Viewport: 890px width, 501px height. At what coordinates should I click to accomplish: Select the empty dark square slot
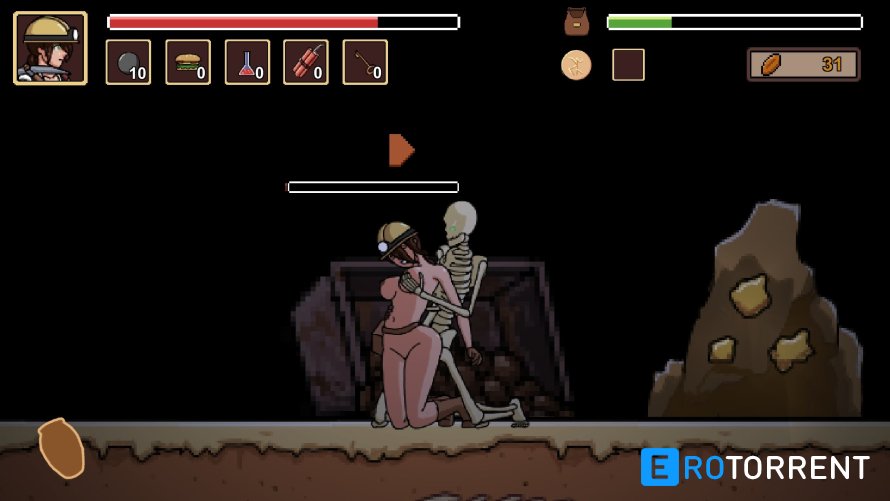628,65
